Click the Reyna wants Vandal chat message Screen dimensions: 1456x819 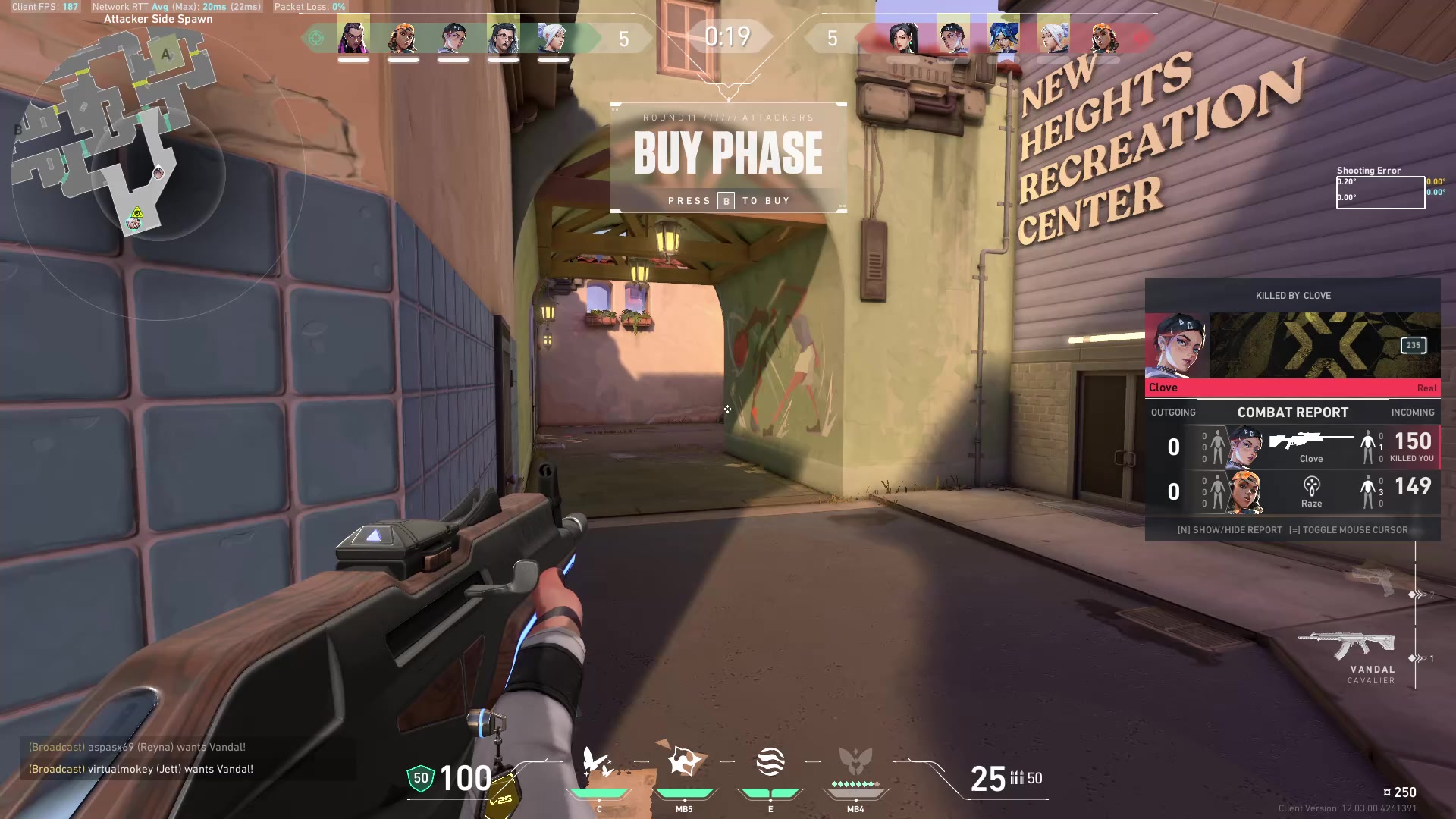pos(137,747)
